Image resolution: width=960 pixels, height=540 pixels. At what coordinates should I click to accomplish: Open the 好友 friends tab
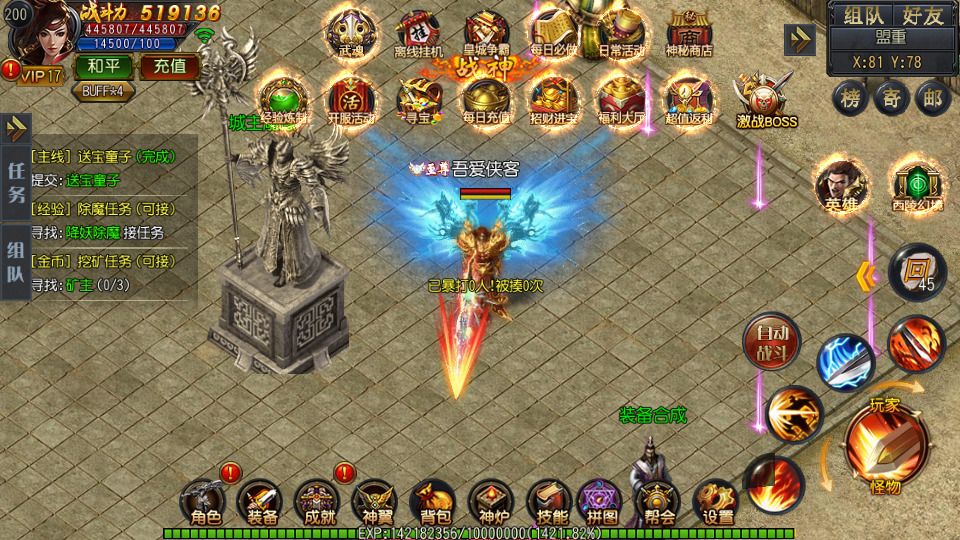922,15
